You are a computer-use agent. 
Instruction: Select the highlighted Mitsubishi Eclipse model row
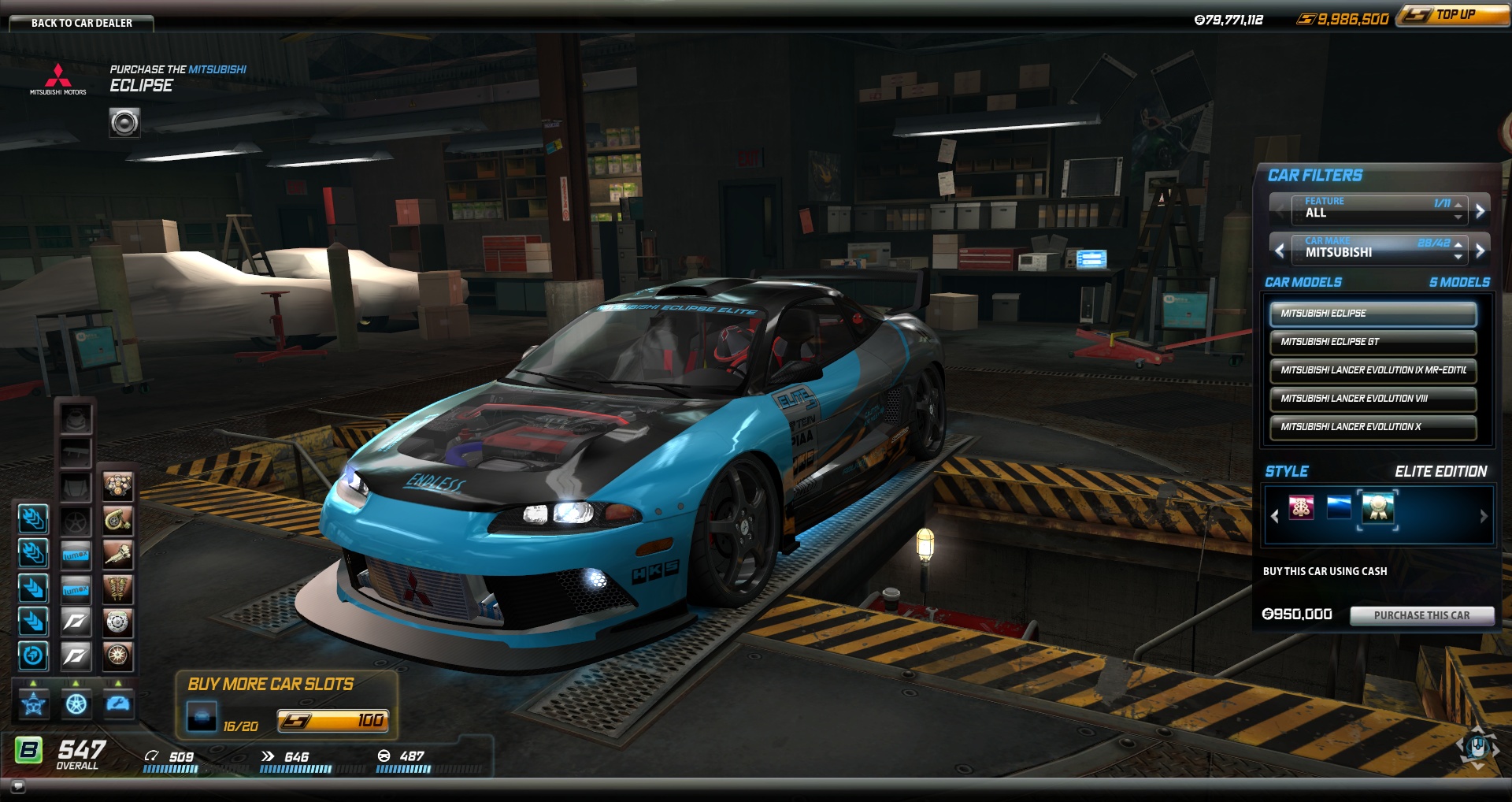click(x=1372, y=314)
